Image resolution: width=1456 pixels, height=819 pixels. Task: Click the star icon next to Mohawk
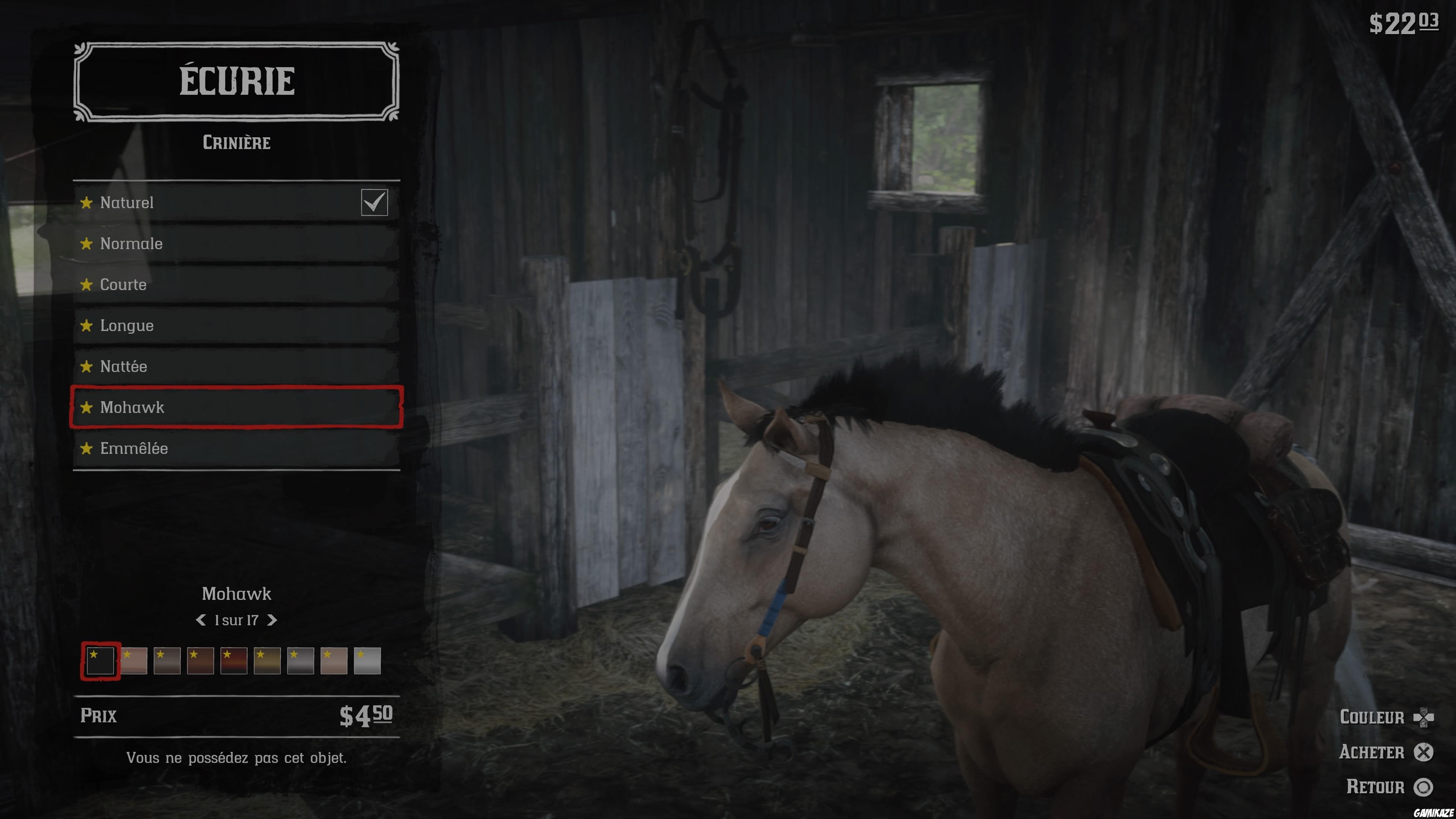coord(86,407)
